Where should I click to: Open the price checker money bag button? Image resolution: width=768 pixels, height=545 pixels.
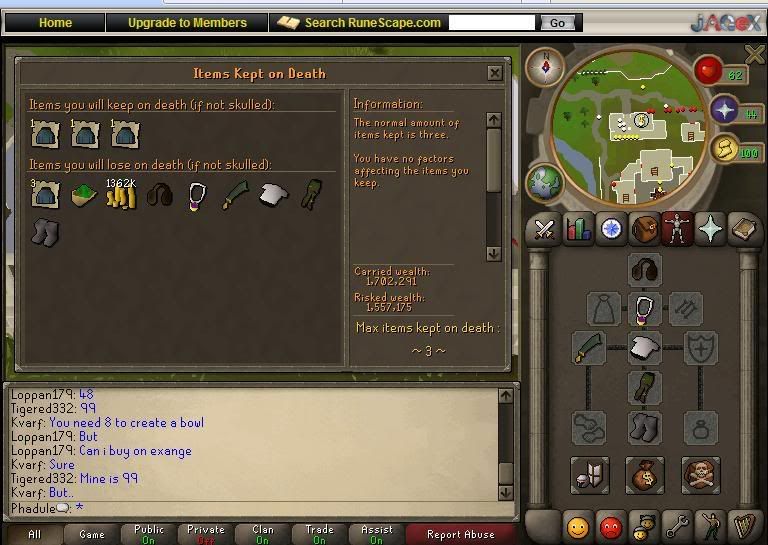[644, 475]
